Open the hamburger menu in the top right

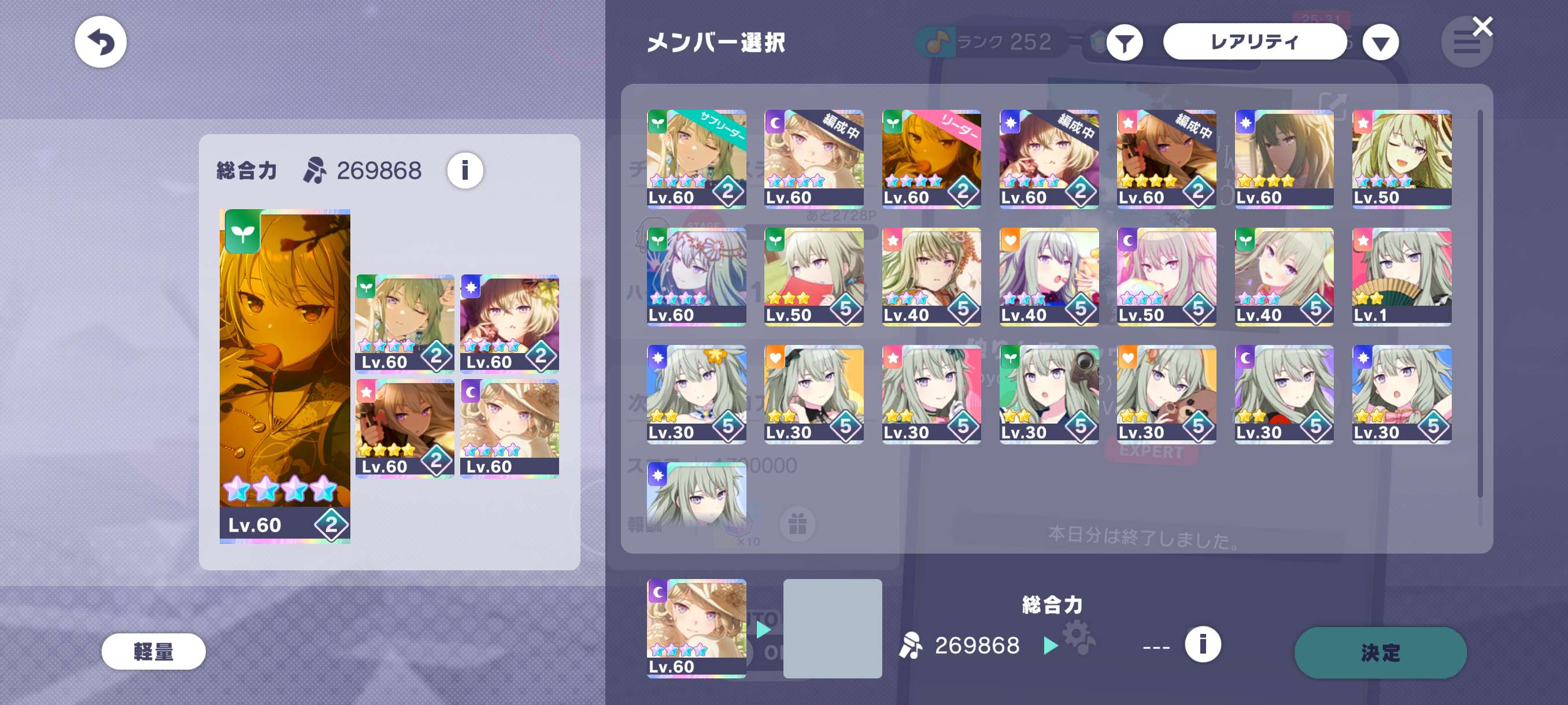[x=1467, y=43]
